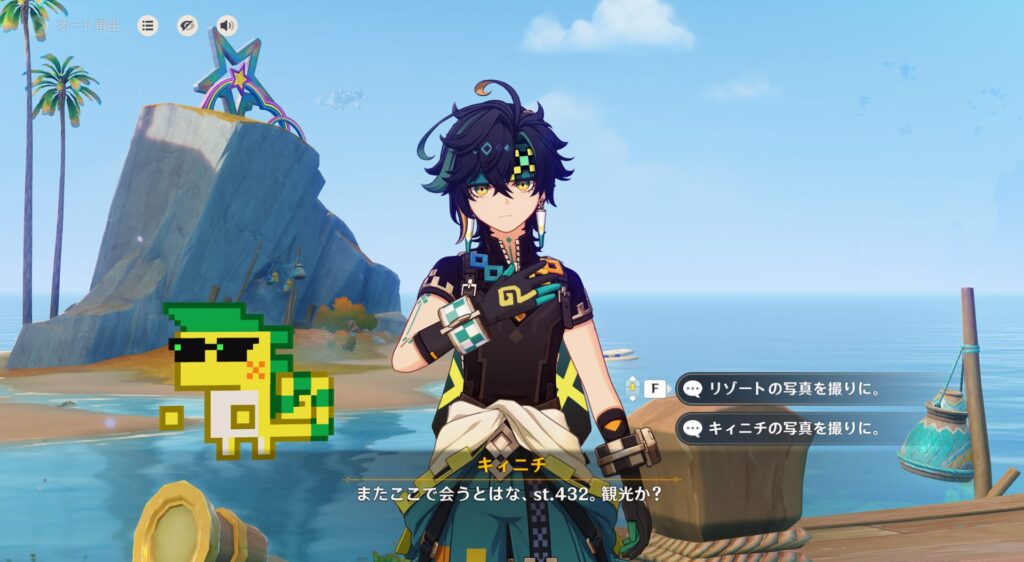Image resolution: width=1024 pixels, height=562 pixels.
Task: Choose the reply リゾートの写真を撮りに。
Action: pos(790,388)
